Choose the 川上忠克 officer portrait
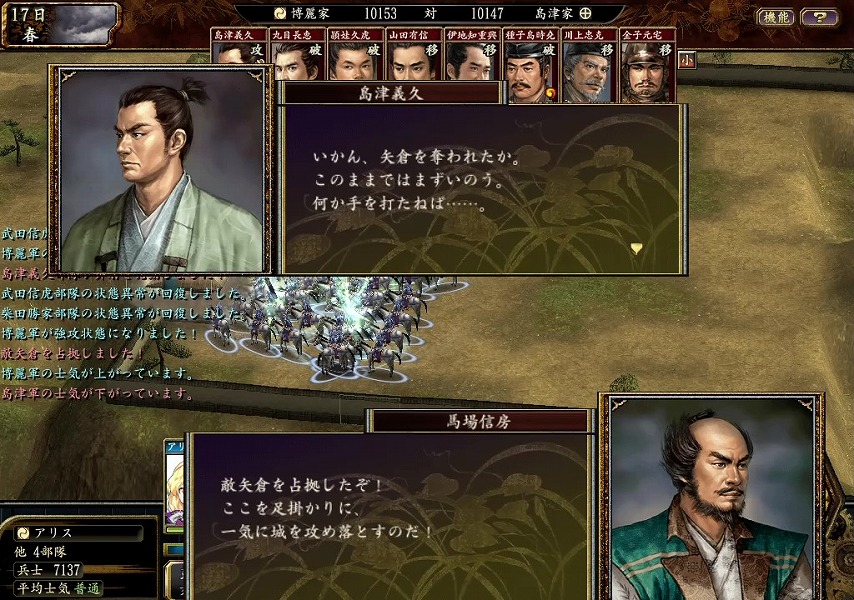854x600 pixels. (589, 68)
